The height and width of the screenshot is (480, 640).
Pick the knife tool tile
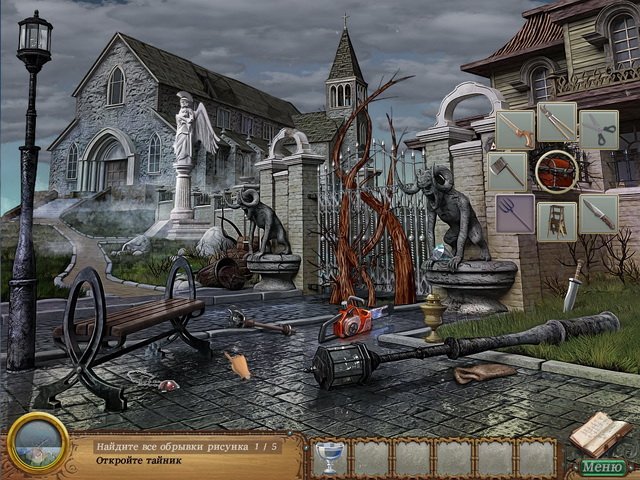(598, 213)
